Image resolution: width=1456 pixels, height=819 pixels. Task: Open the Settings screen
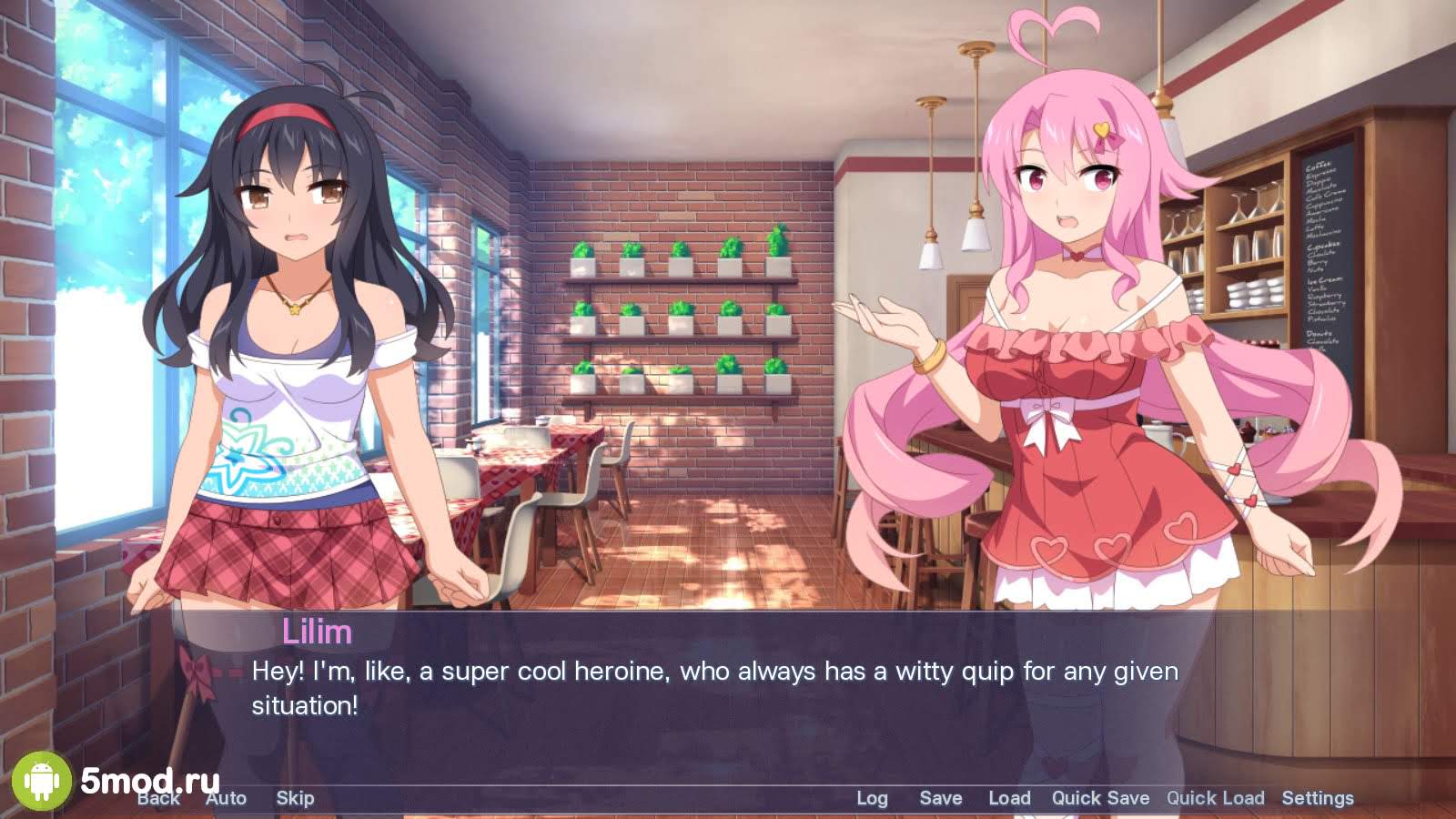(1318, 798)
